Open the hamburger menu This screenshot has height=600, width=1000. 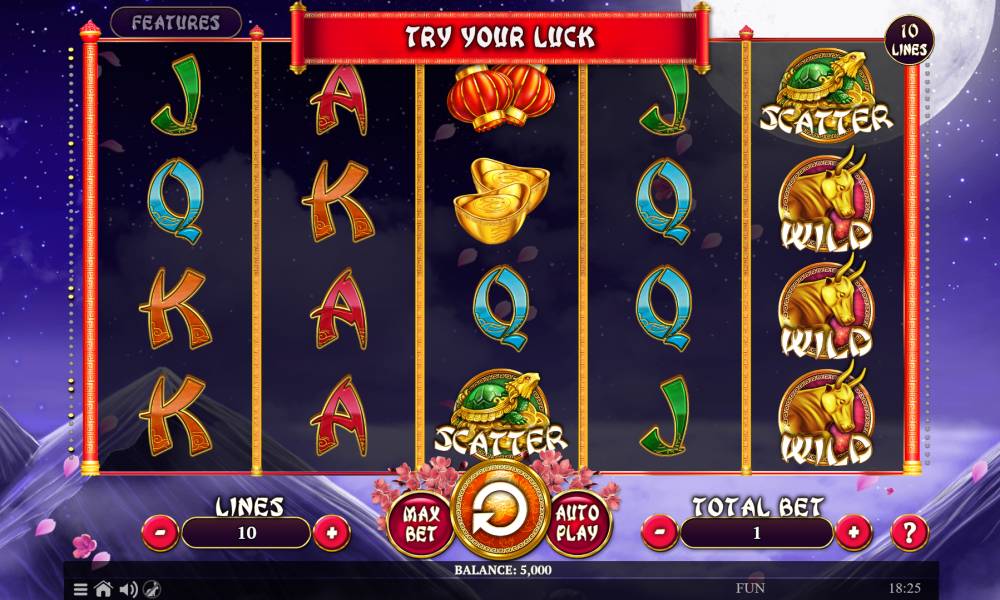point(81,589)
